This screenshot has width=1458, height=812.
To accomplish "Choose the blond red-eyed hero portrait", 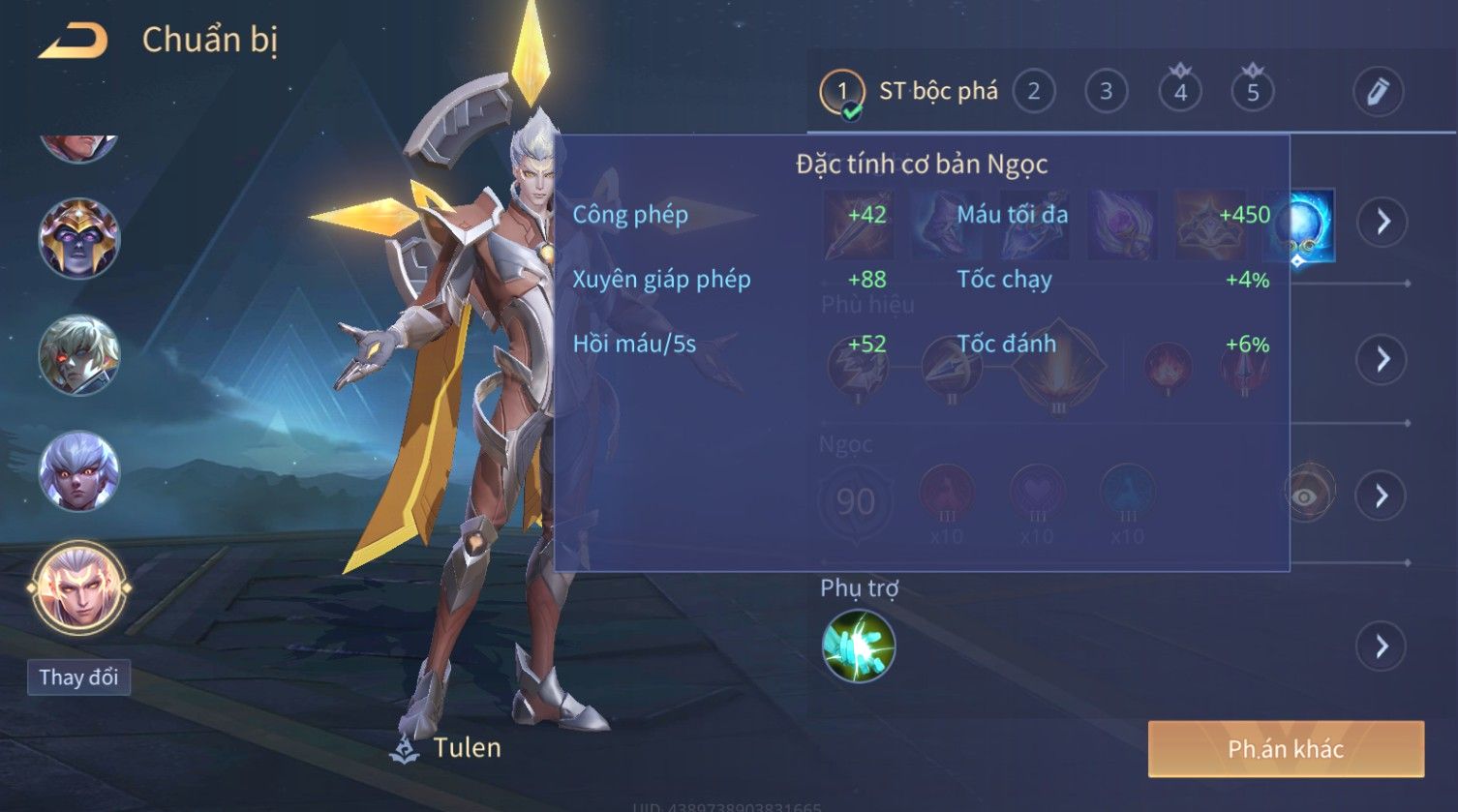I will click(78, 354).
